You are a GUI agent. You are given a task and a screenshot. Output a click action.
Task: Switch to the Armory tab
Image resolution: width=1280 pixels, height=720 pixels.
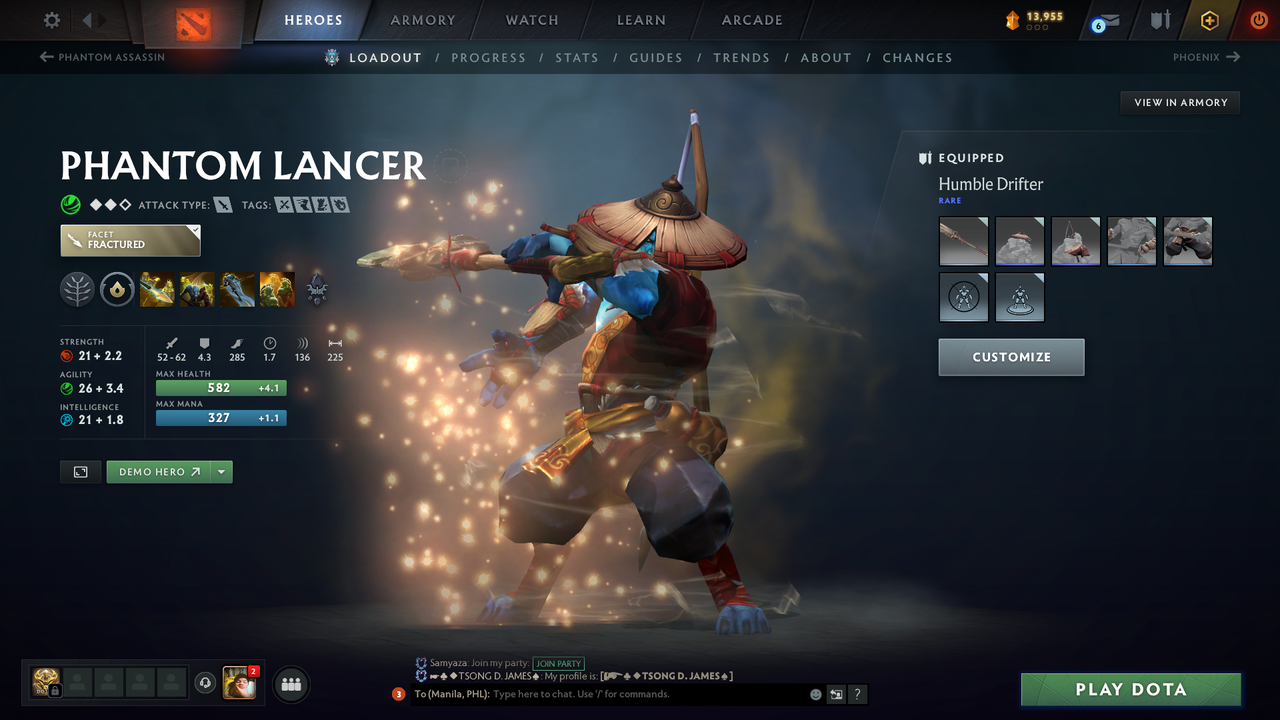click(422, 20)
